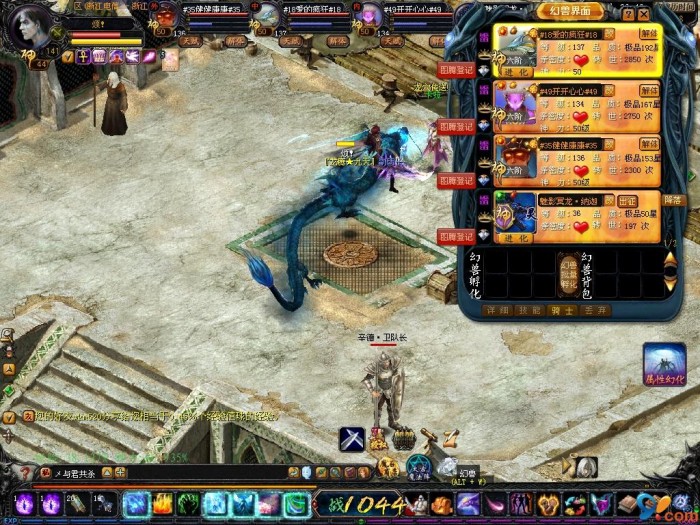Click 进化 under the 魅影冥龙 portrait
This screenshot has height=525, width=700.
coord(516,239)
